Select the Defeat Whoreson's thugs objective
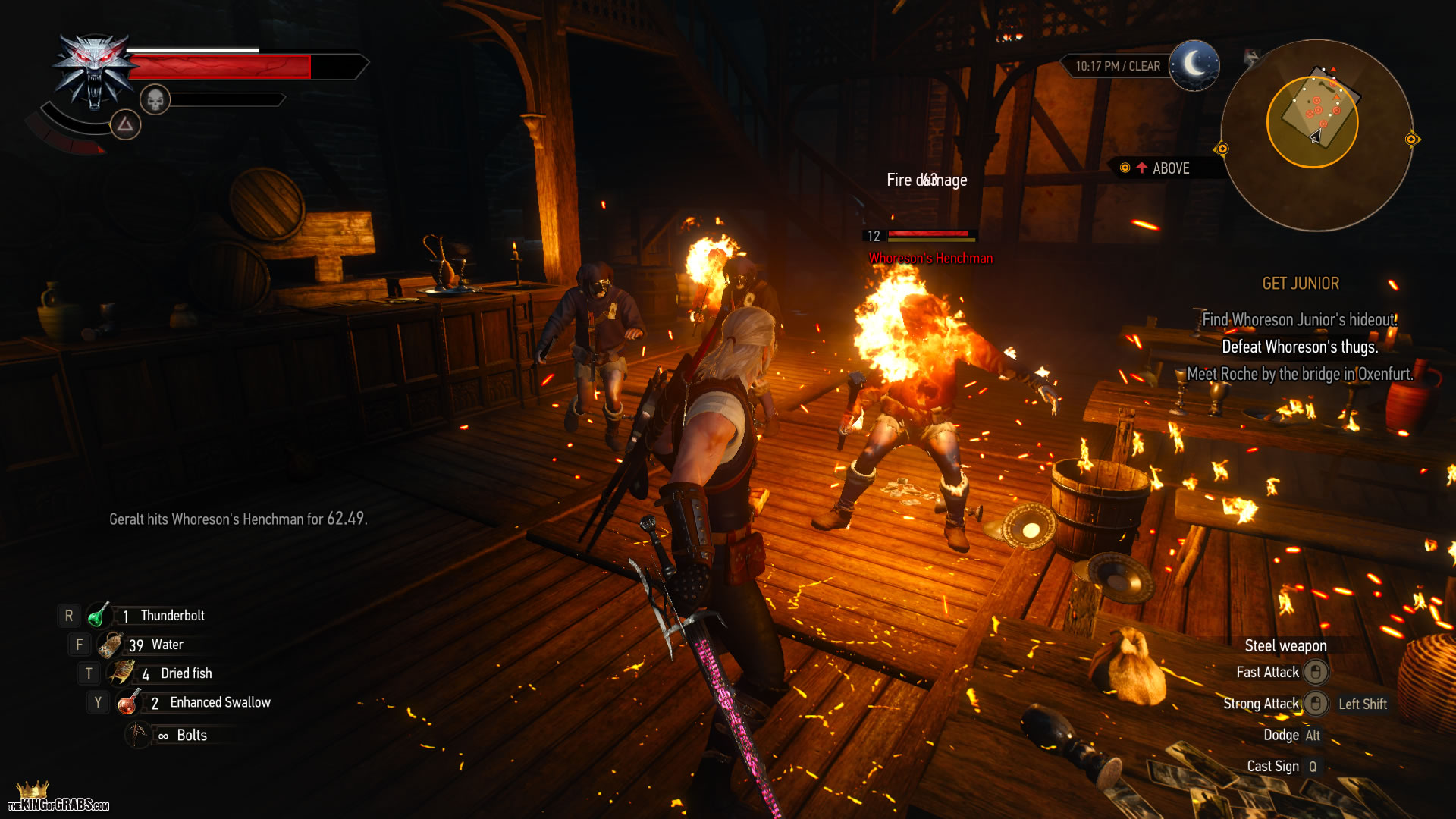This screenshot has width=1456, height=819. (1299, 347)
